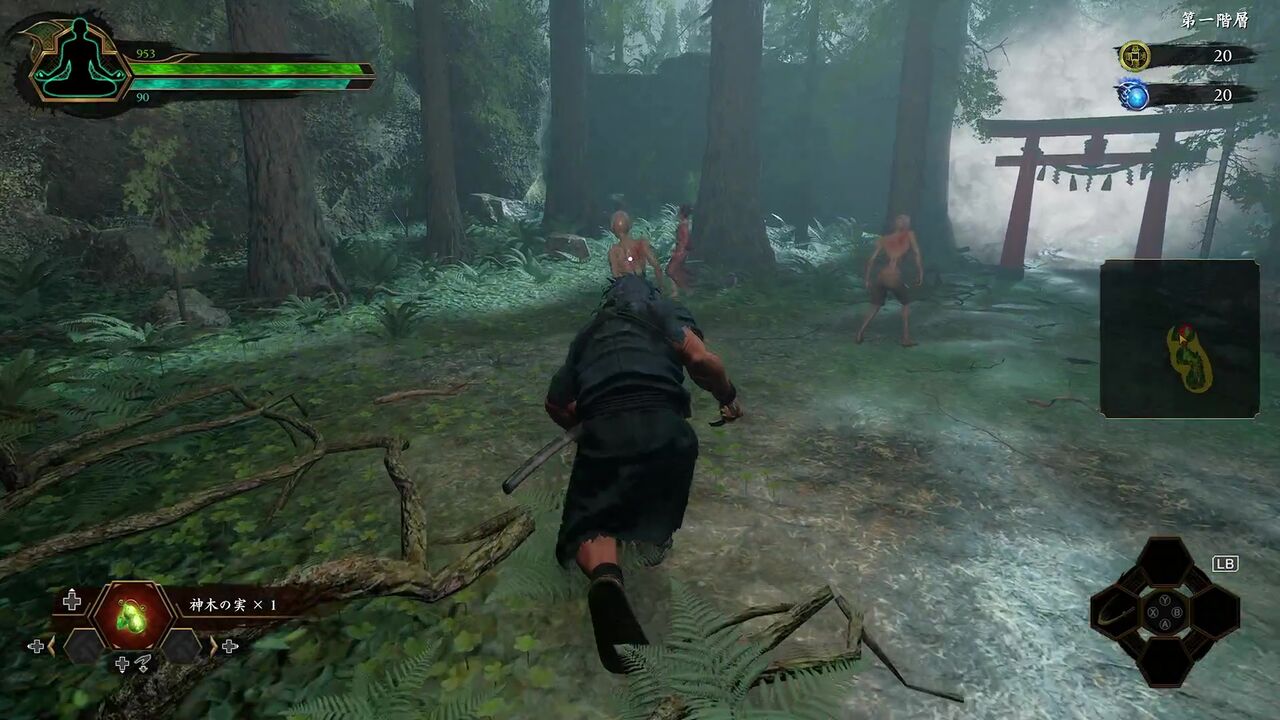Expand right item-cycle chevron arrow
This screenshot has height=720, width=1280.
[x=212, y=645]
